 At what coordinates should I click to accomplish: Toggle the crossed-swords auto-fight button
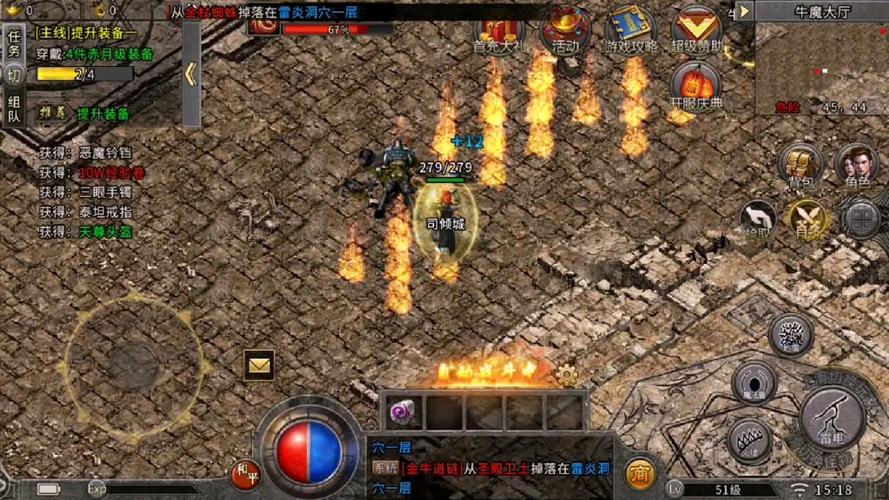coord(806,218)
